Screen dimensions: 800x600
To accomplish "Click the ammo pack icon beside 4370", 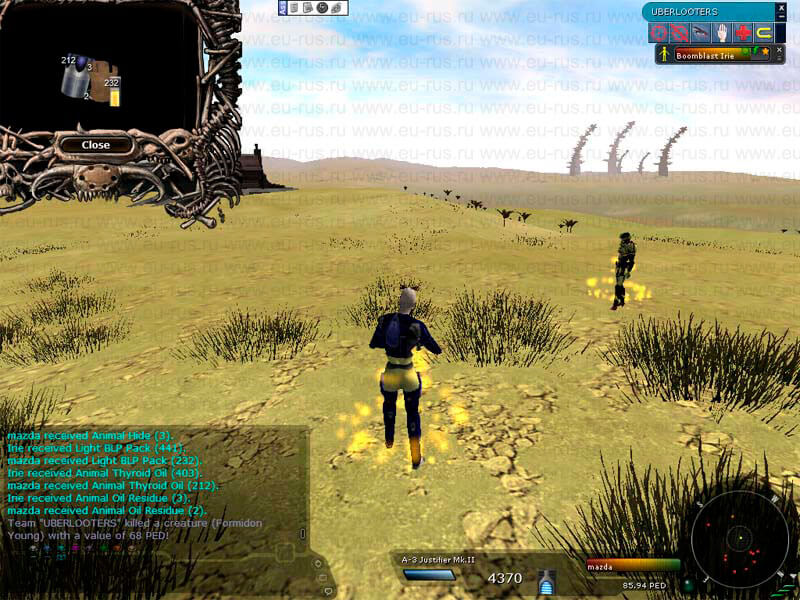I will point(546,579).
